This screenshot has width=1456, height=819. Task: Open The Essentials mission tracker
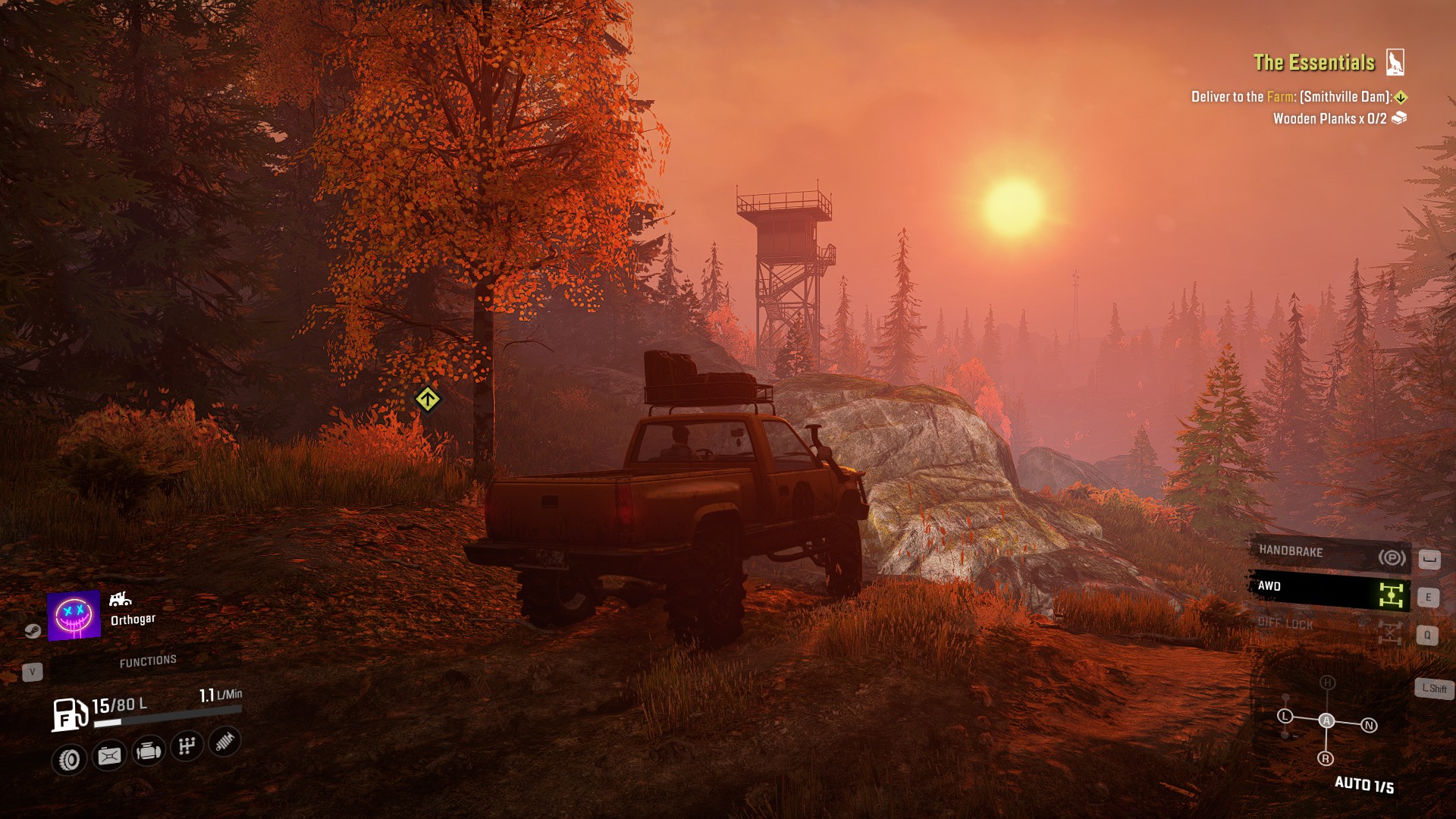[x=1314, y=63]
